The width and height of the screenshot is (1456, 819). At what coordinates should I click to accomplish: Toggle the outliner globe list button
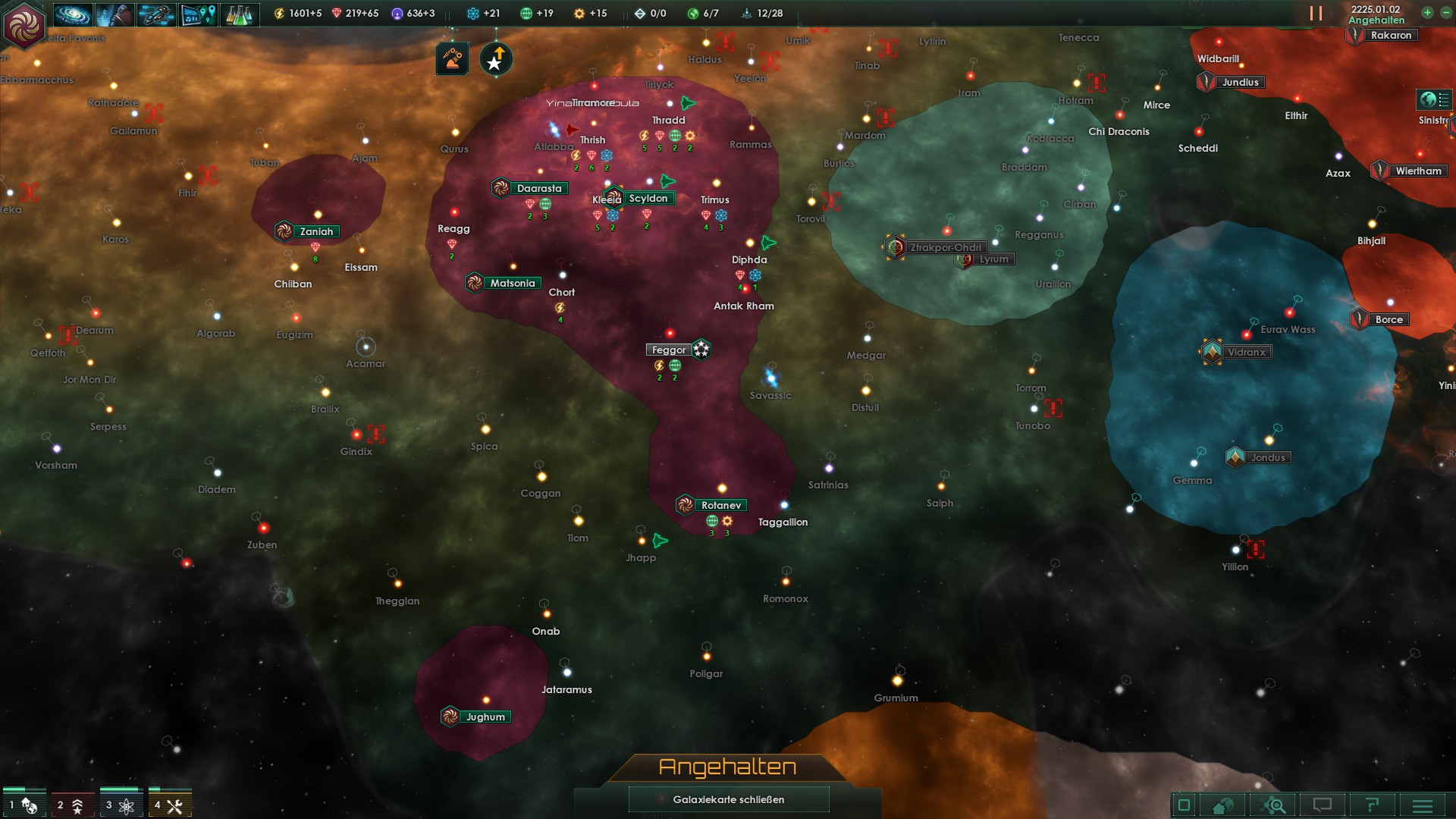click(1434, 99)
